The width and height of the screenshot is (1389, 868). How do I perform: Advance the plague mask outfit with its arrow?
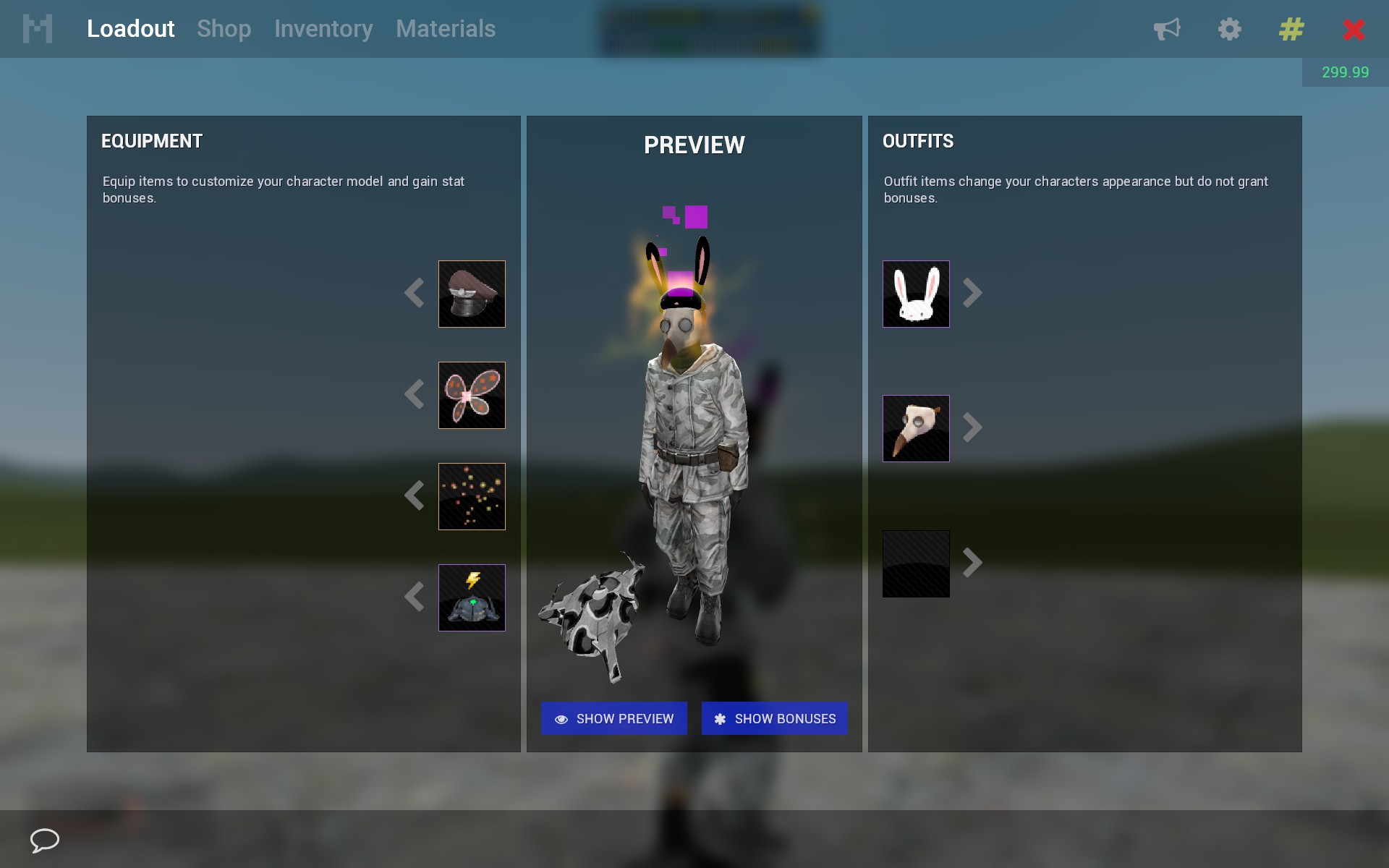[x=973, y=427]
